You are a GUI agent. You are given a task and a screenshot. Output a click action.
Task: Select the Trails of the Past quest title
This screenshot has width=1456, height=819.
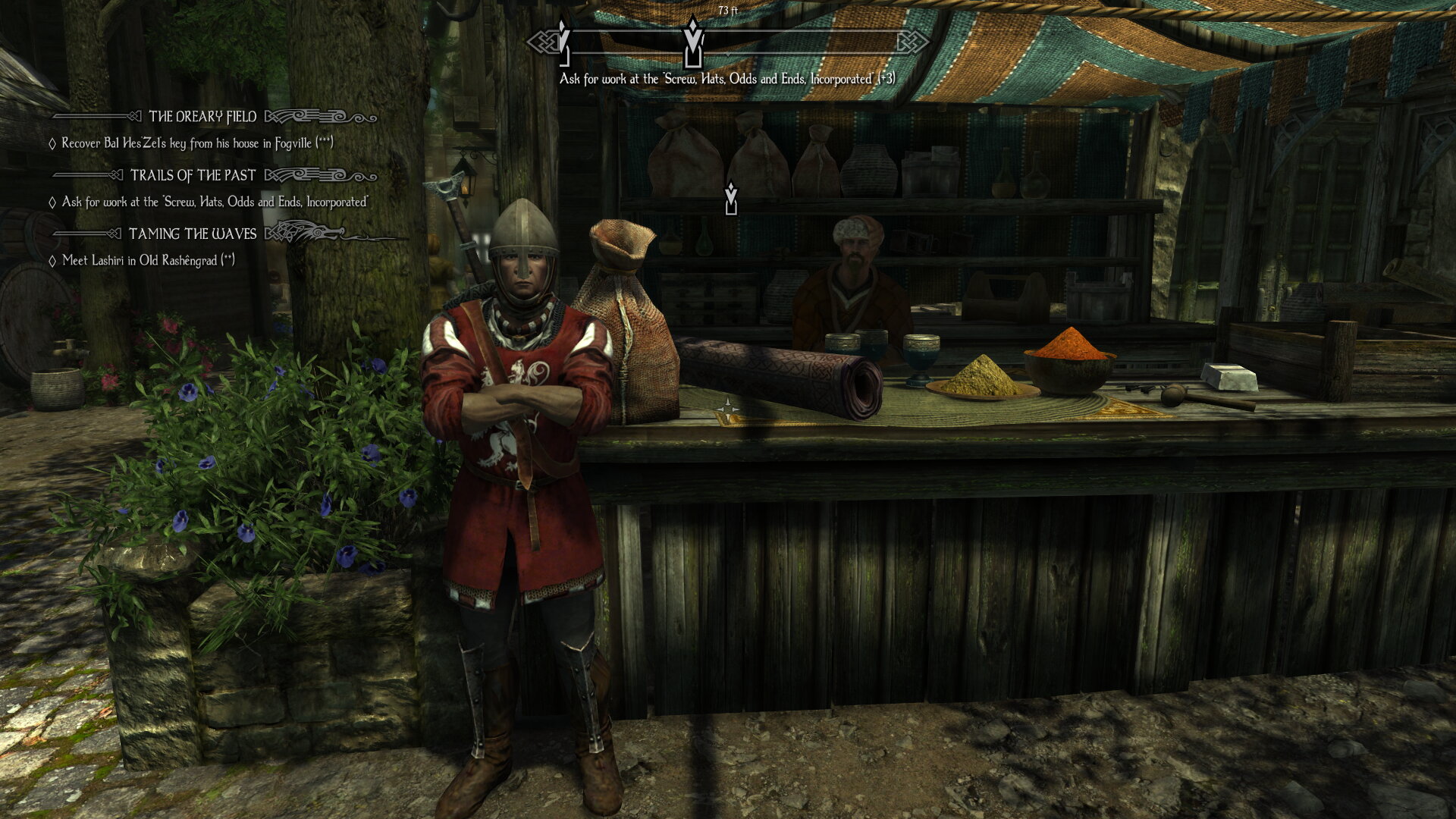193,176
